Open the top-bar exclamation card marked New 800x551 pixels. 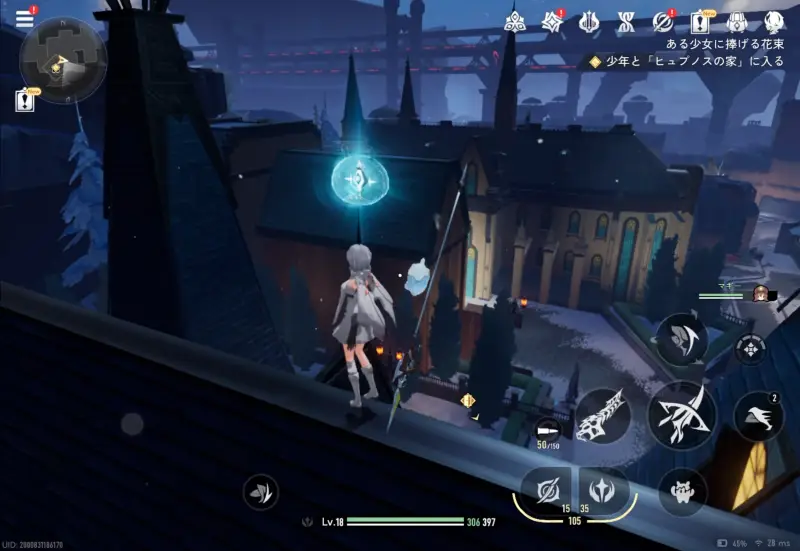tap(700, 22)
